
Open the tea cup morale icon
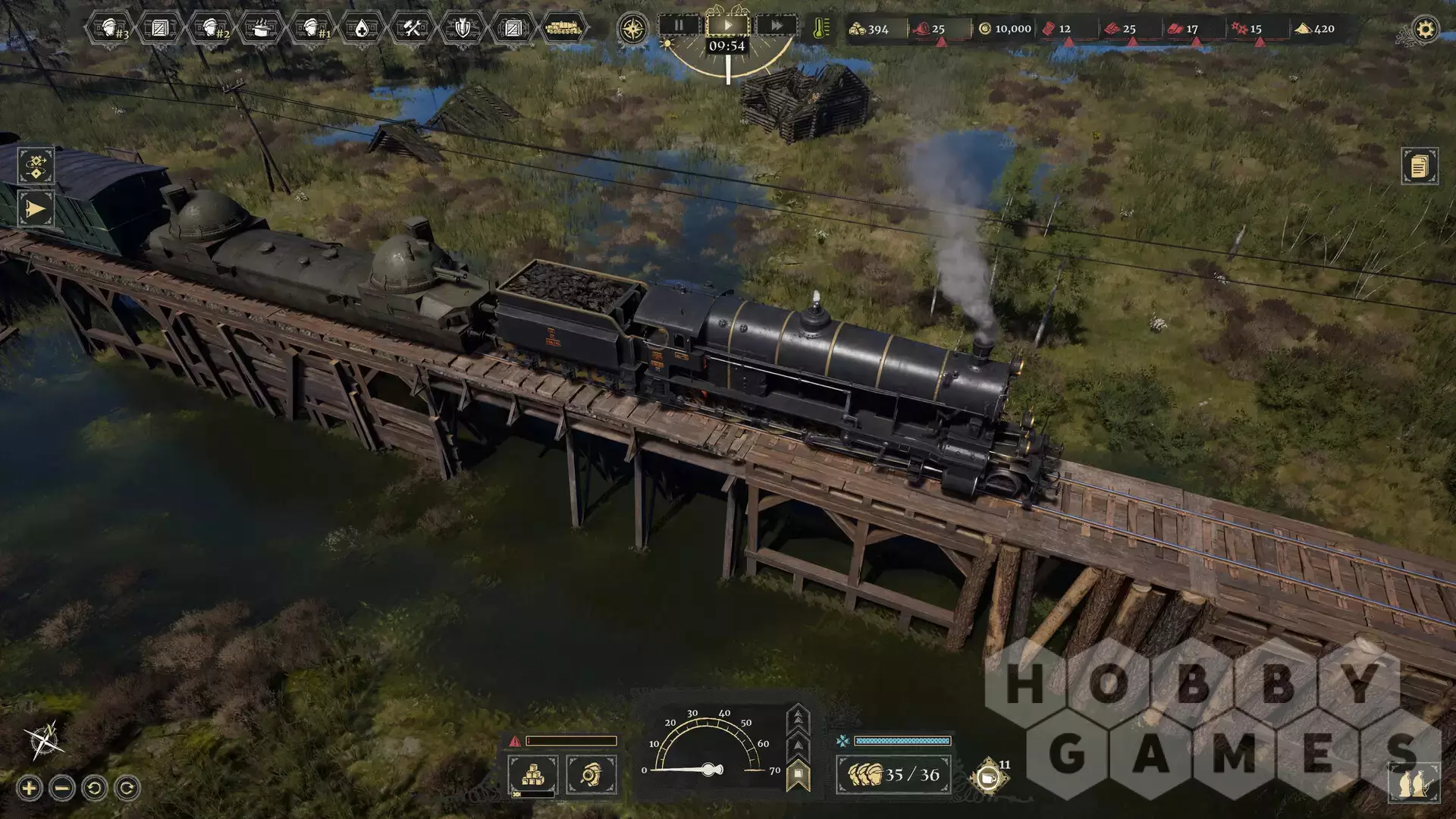tap(987, 777)
